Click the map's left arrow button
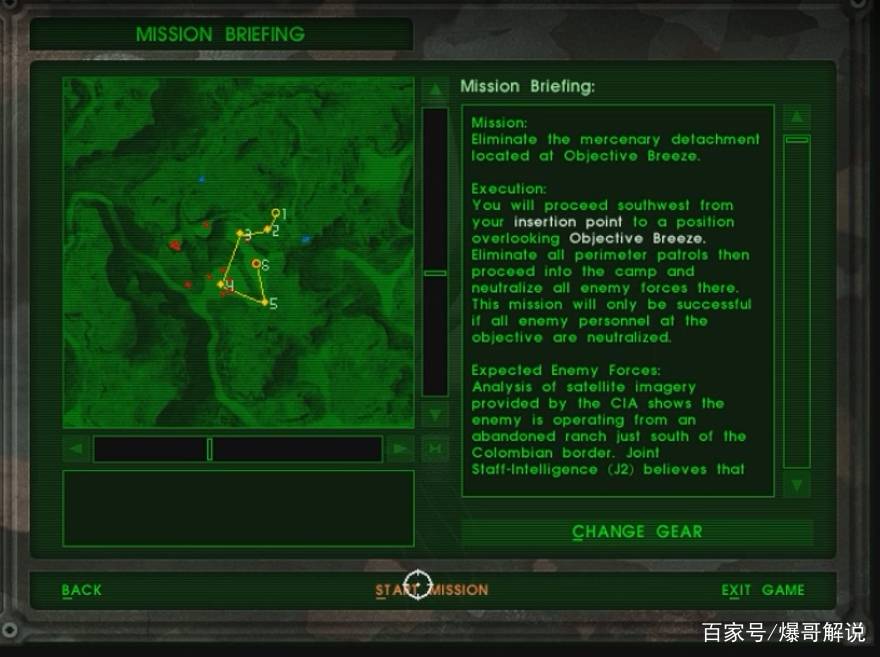 pos(76,449)
